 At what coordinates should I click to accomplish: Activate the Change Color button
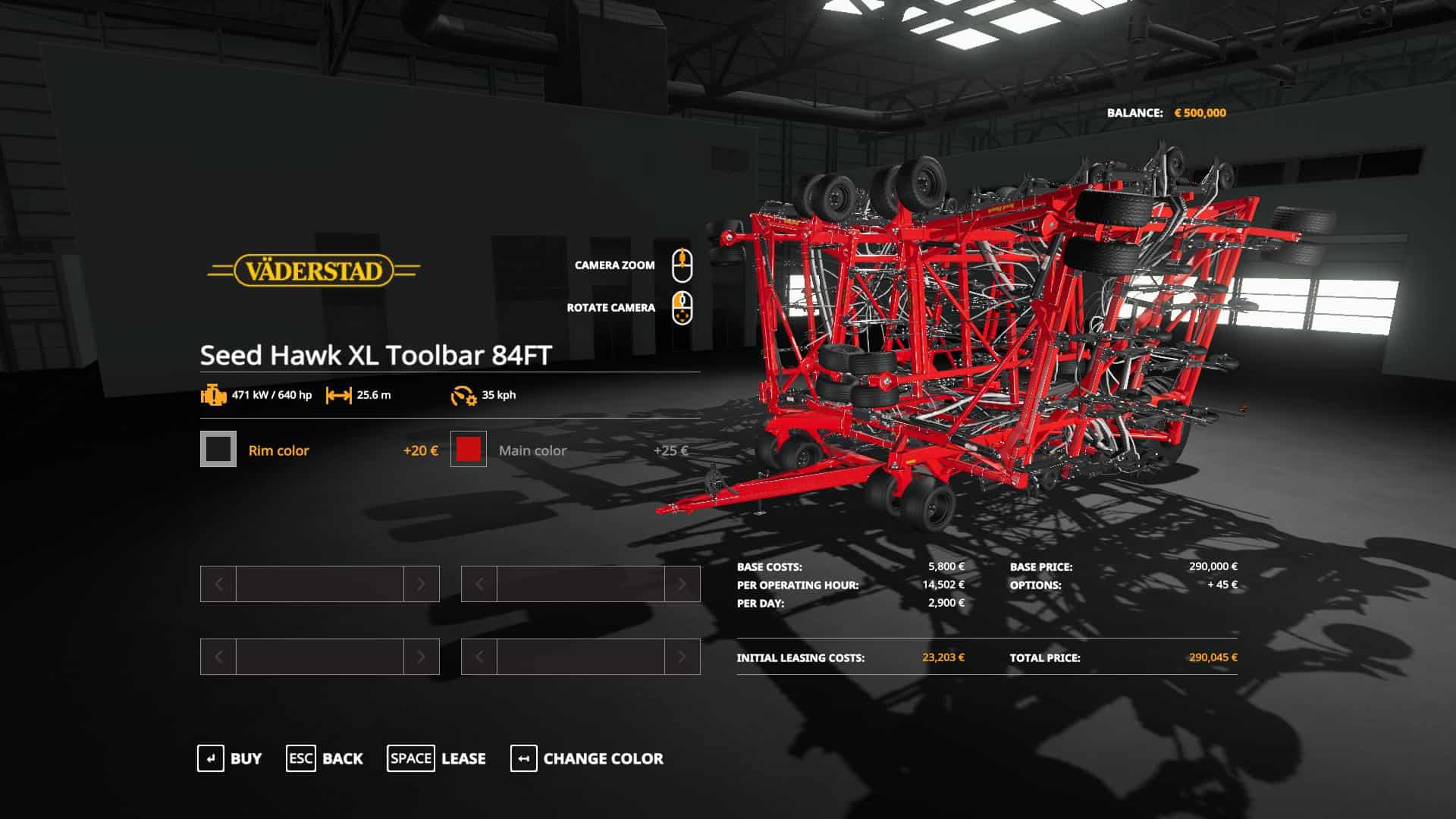click(587, 758)
